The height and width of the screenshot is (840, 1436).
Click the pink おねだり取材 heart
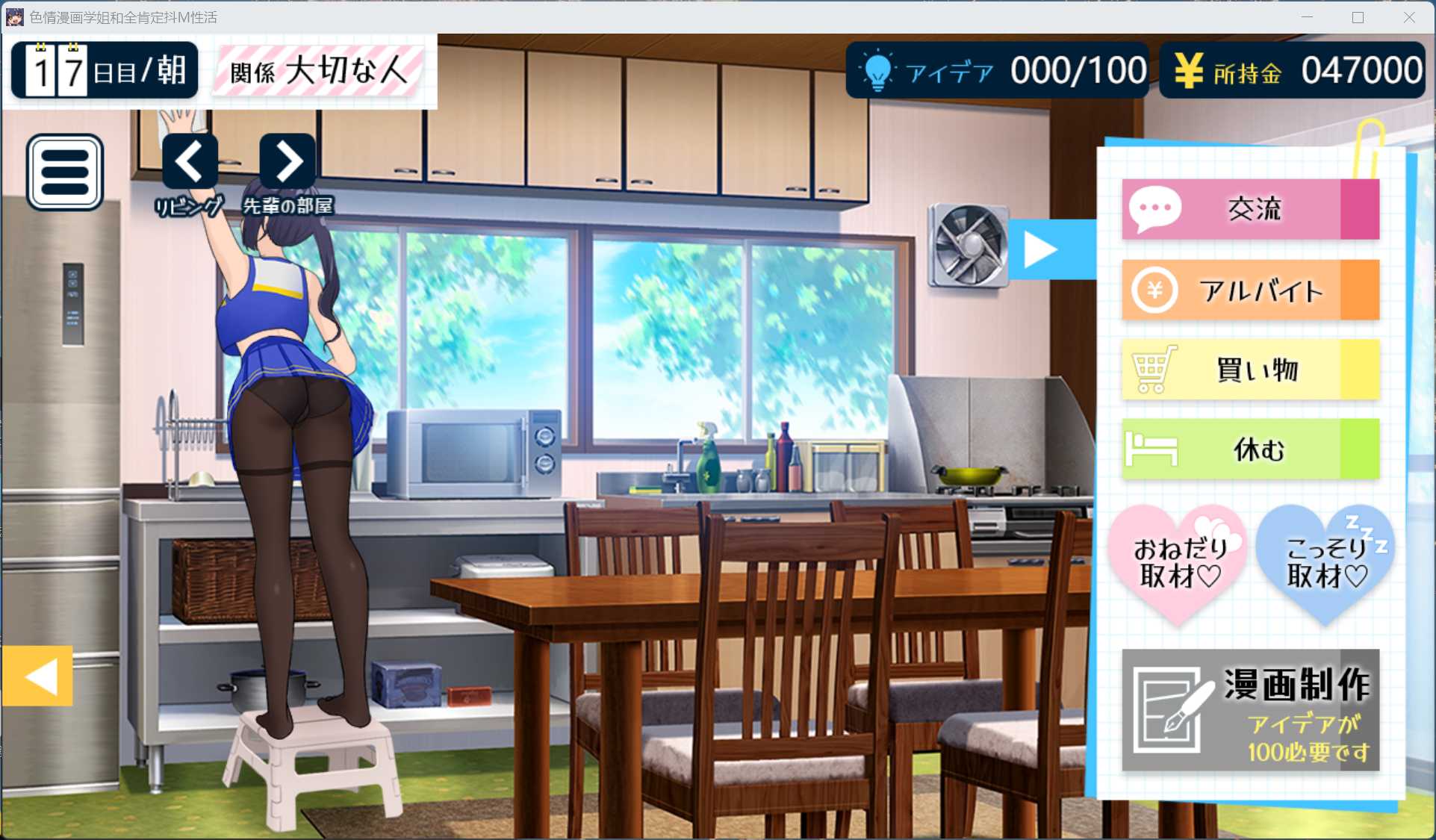(1178, 564)
